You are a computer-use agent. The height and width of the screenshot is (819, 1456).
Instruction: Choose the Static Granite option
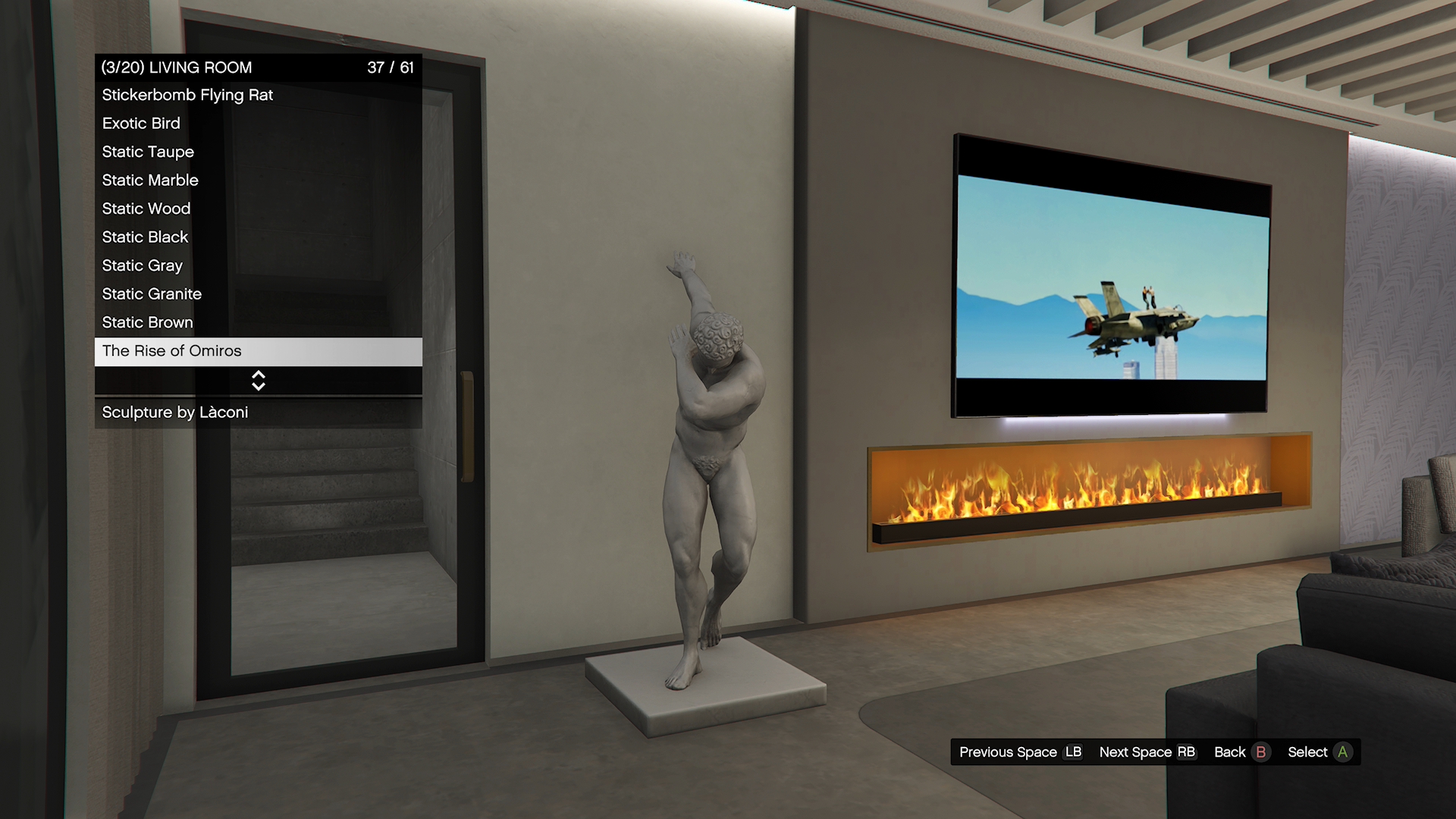[258, 294]
